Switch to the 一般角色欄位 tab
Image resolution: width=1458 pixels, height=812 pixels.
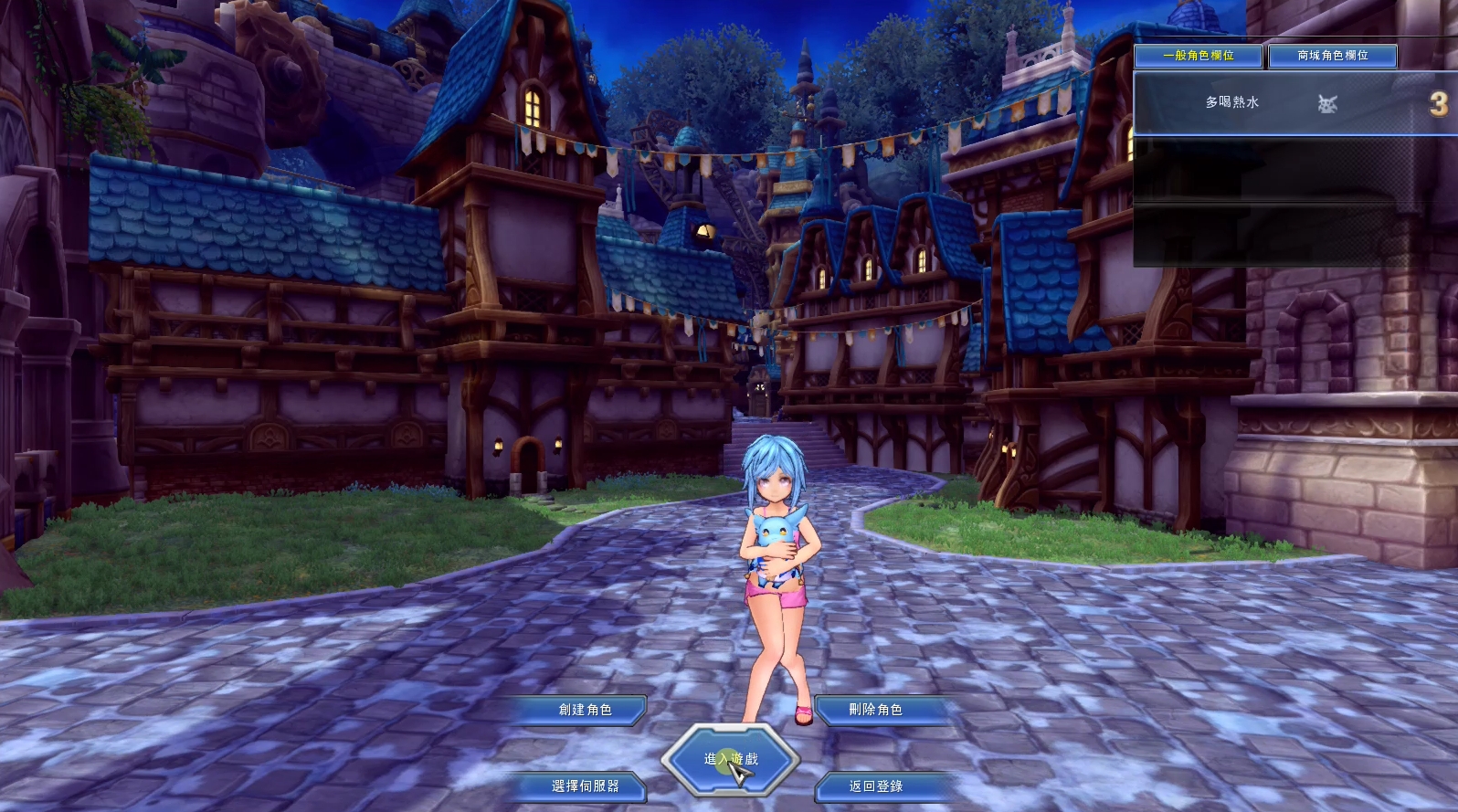[x=1198, y=56]
